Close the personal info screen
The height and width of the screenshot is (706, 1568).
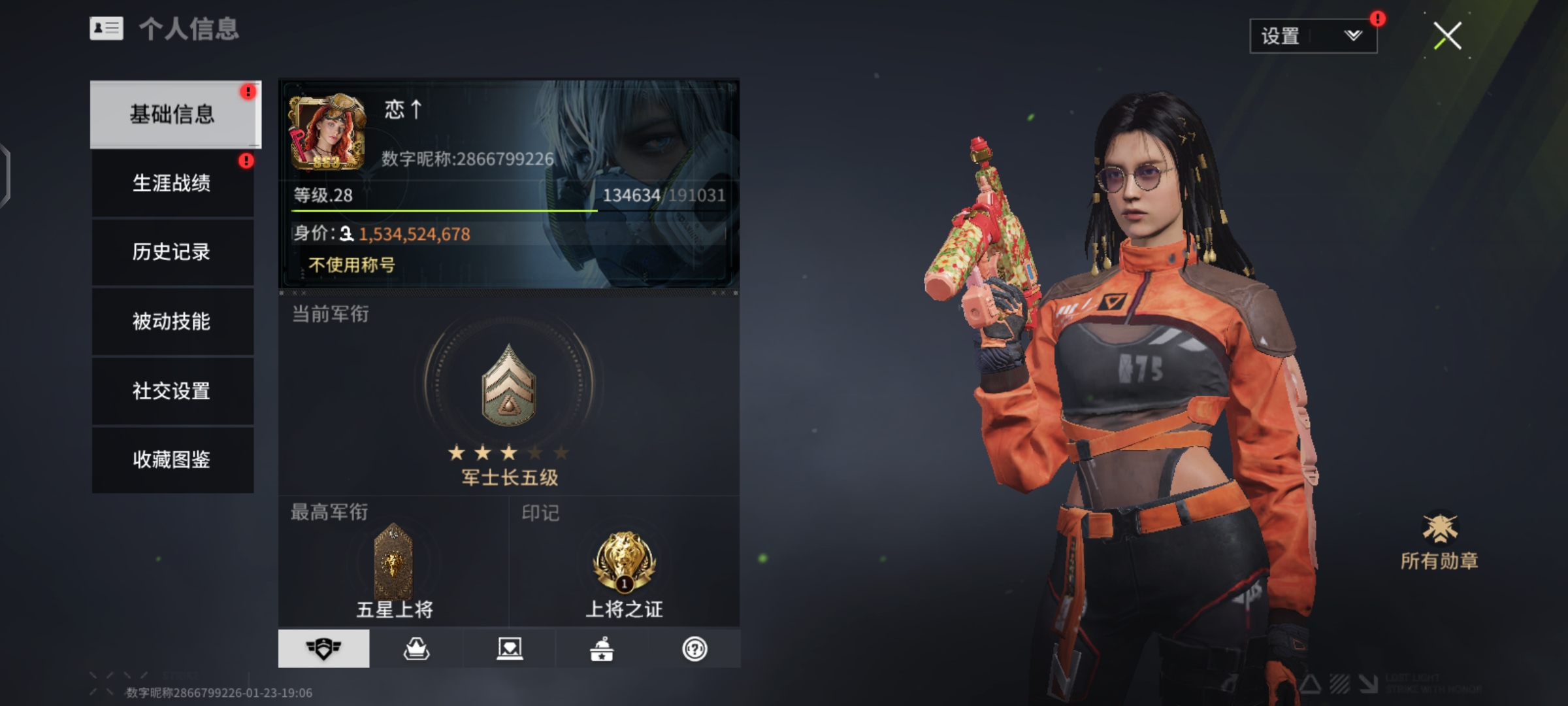(1447, 36)
